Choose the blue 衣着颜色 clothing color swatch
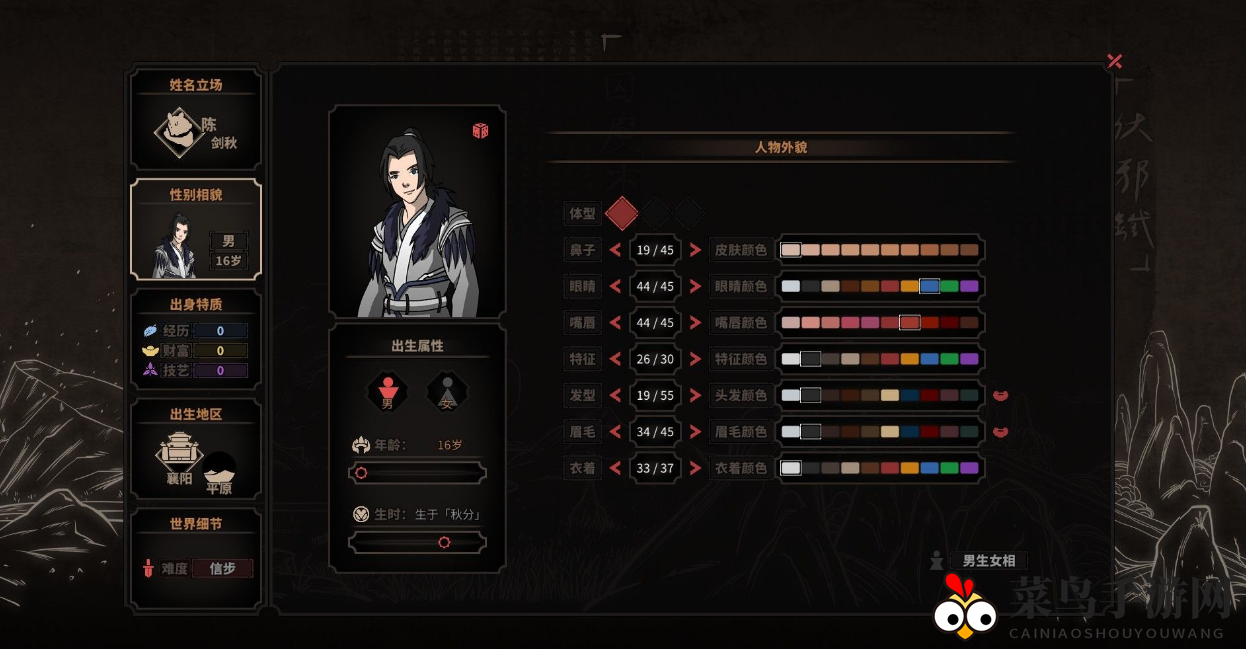1246x649 pixels. (929, 468)
